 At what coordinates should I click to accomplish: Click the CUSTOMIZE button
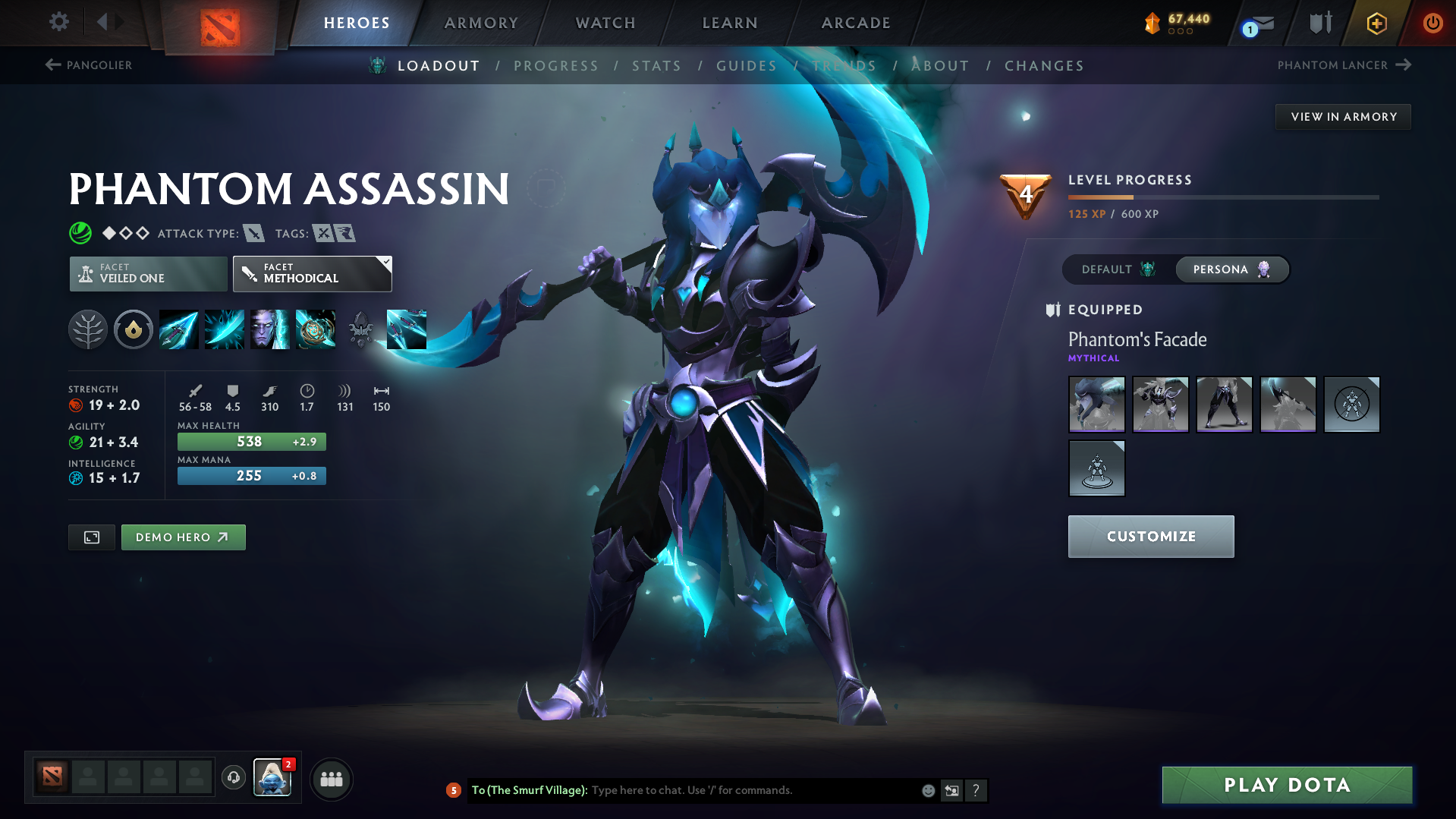point(1150,536)
